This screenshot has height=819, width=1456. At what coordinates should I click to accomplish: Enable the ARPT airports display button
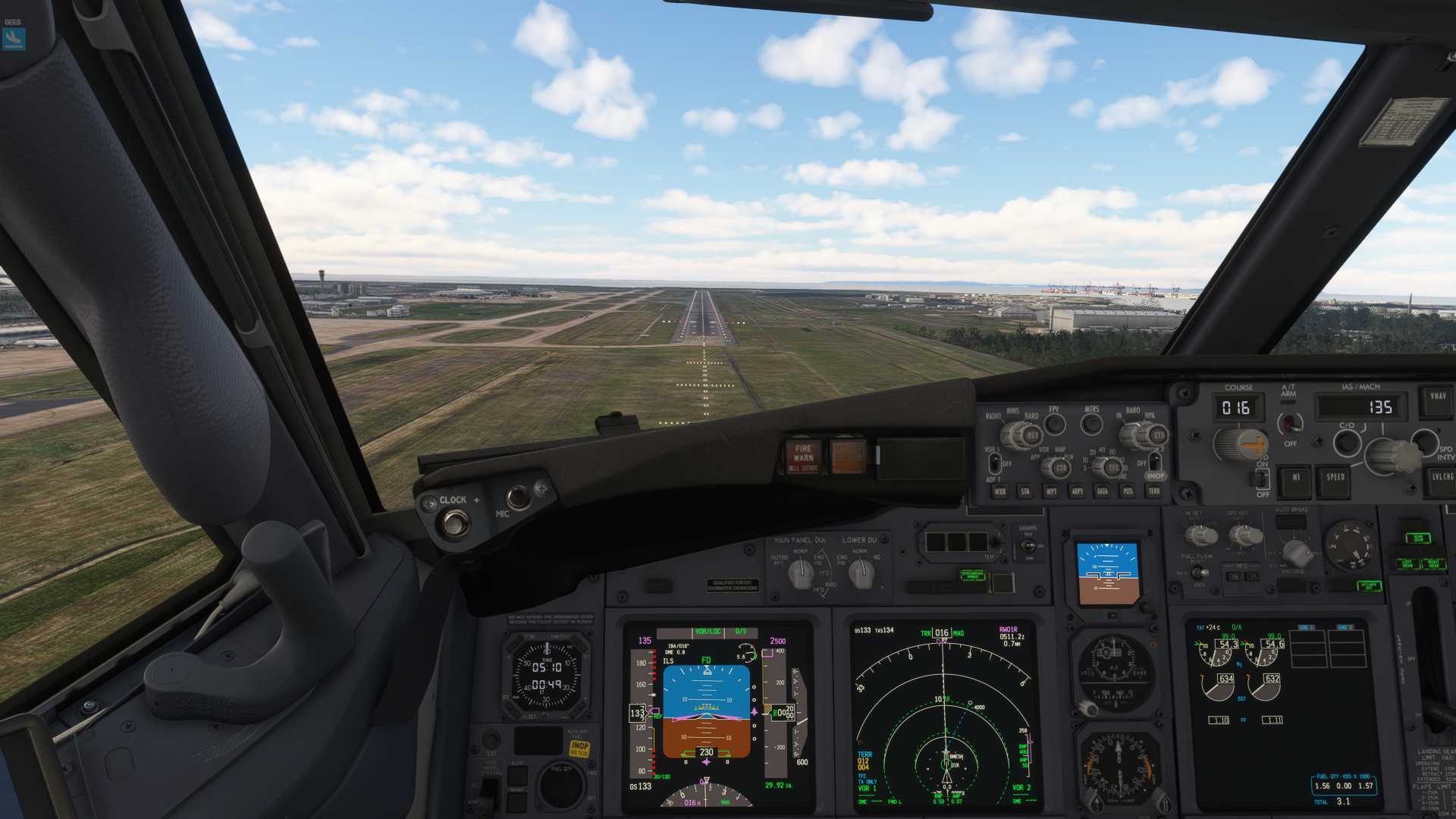[x=1077, y=491]
